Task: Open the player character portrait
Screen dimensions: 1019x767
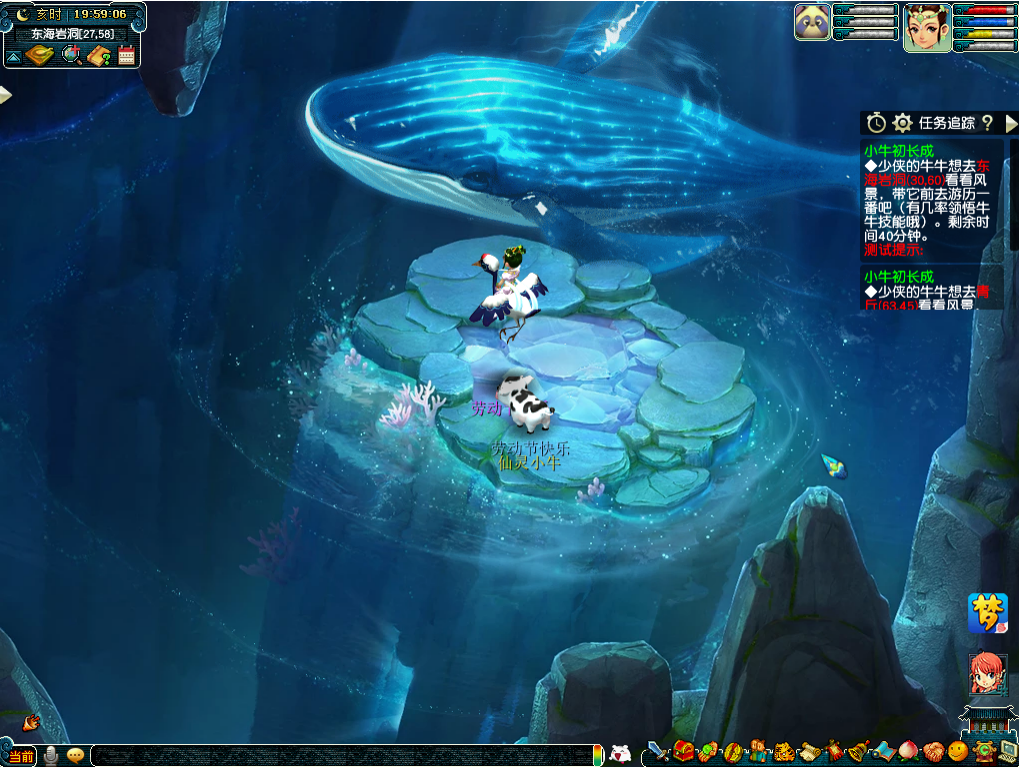Action: (927, 27)
